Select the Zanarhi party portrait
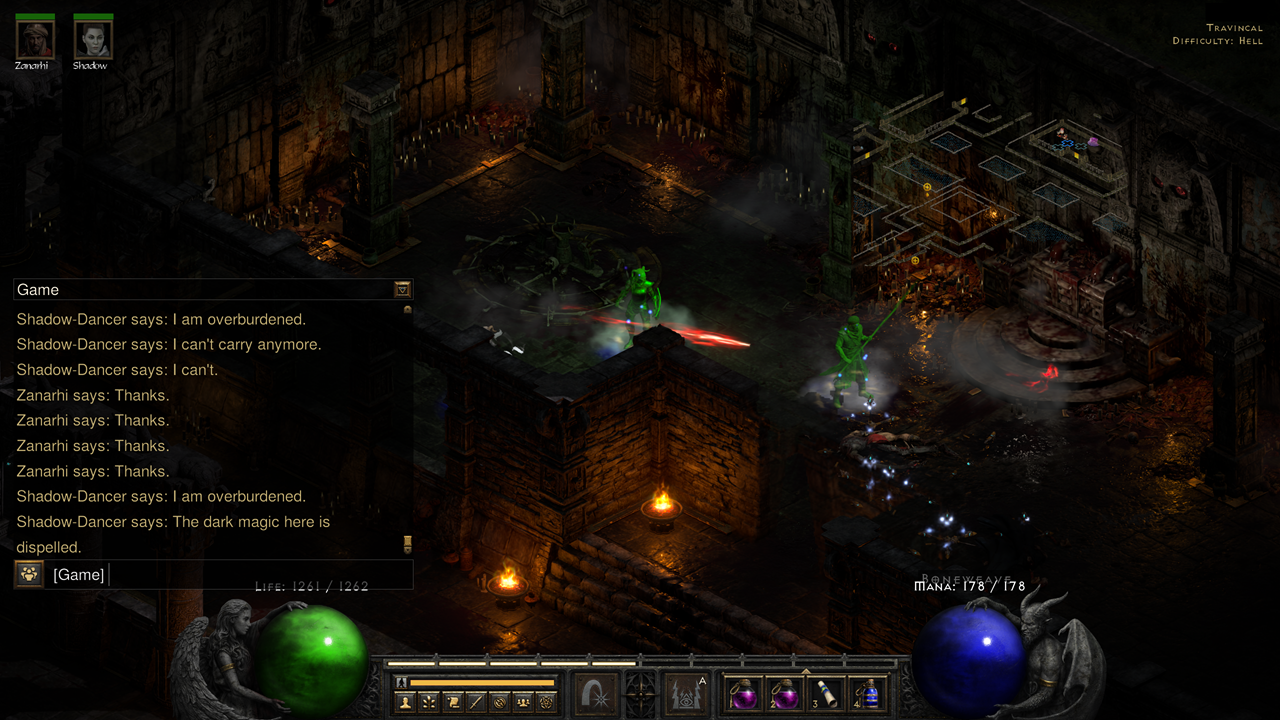The height and width of the screenshot is (720, 1280). tap(34, 40)
